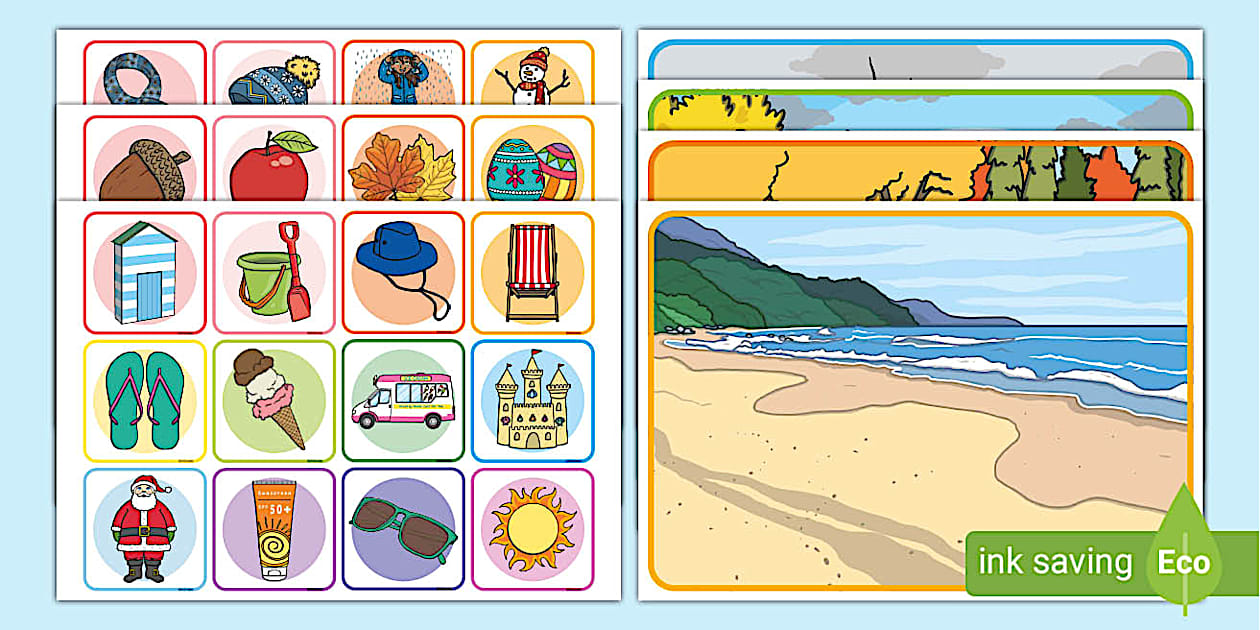Pick the bucket and spade card
The image size is (1260, 630).
coord(274,272)
